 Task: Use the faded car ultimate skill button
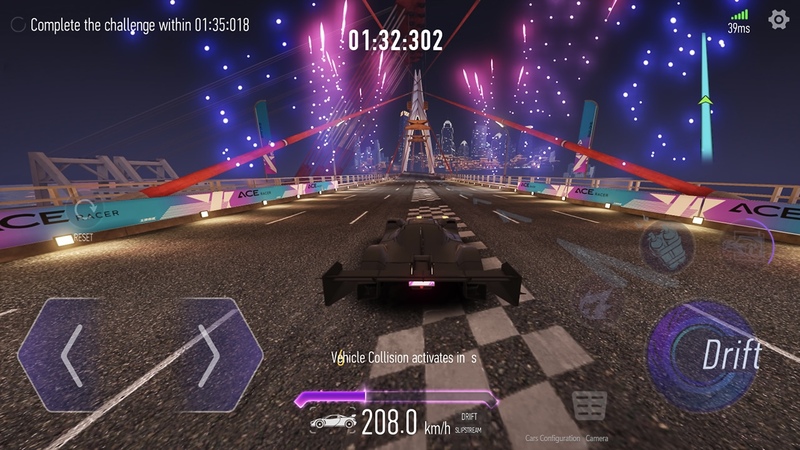[x=745, y=243]
